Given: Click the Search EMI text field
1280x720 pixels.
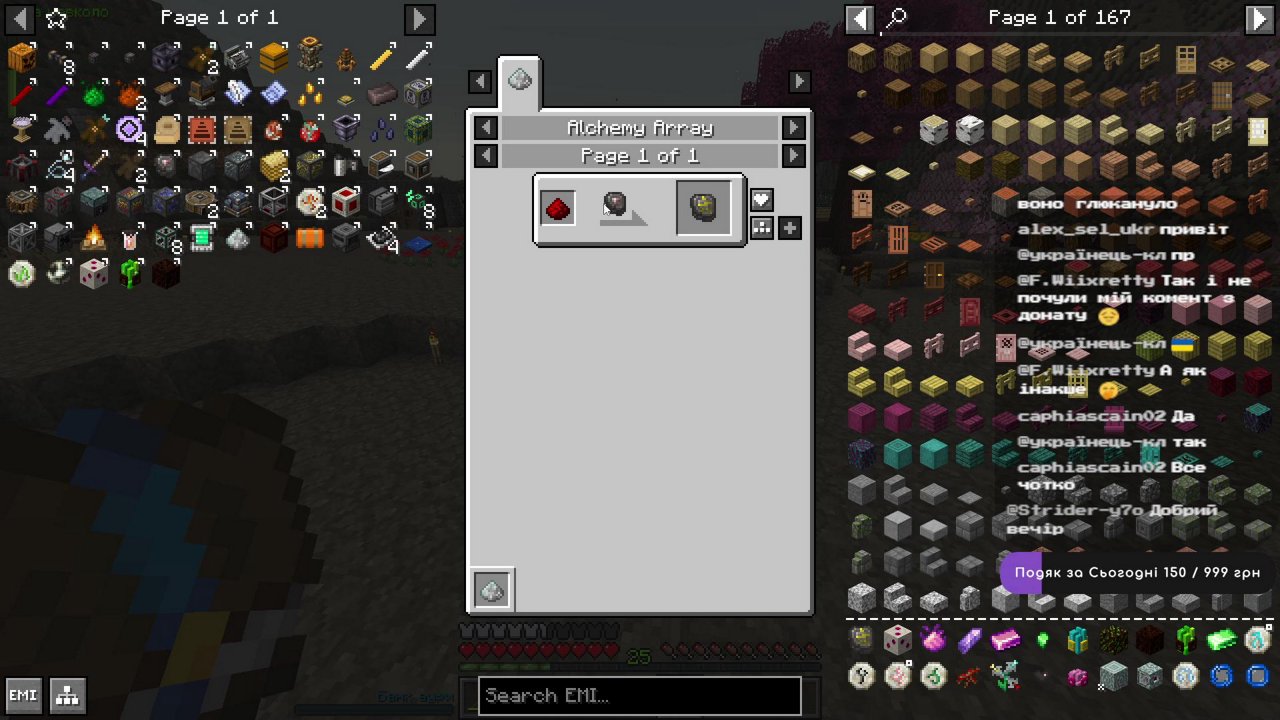Looking at the screenshot, I should [639, 696].
